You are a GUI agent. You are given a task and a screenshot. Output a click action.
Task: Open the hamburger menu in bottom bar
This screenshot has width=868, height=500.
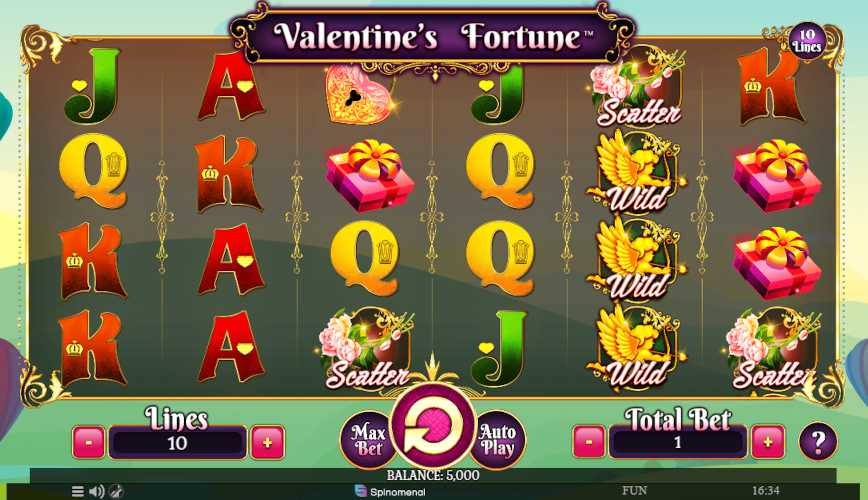(x=78, y=491)
